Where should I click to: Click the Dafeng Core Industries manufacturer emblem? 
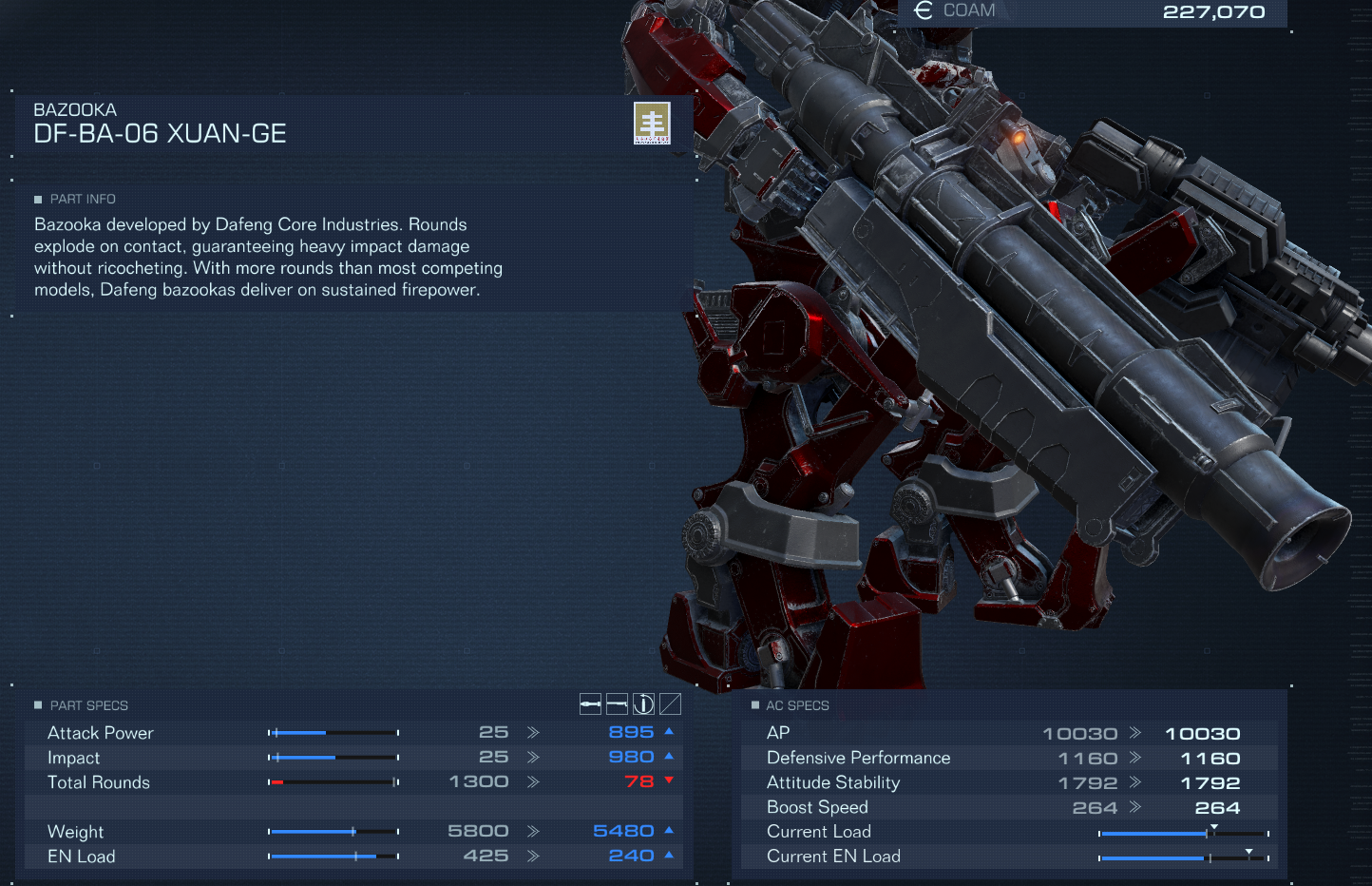pos(653,123)
